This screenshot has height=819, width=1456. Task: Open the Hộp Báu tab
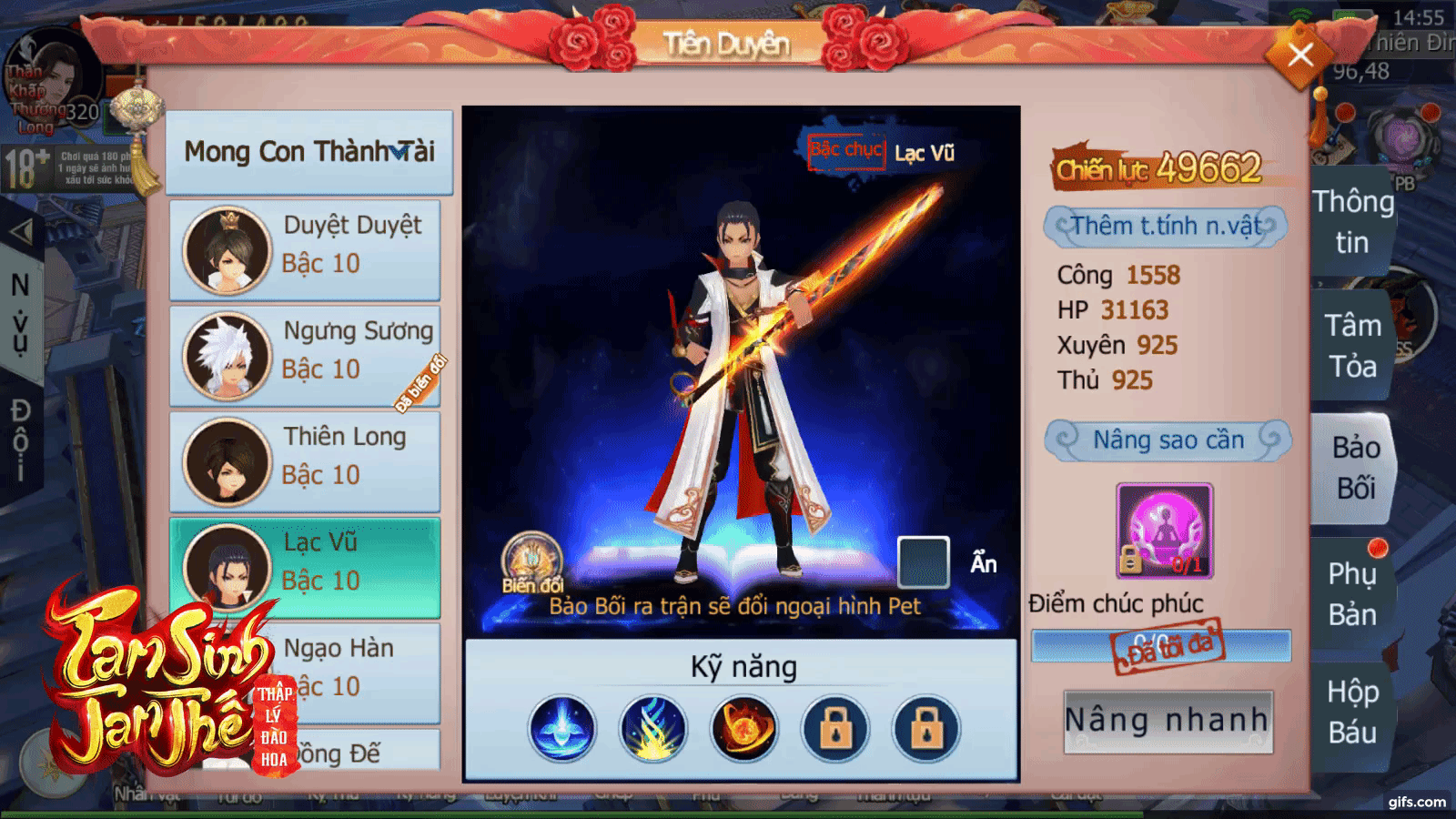[x=1351, y=712]
